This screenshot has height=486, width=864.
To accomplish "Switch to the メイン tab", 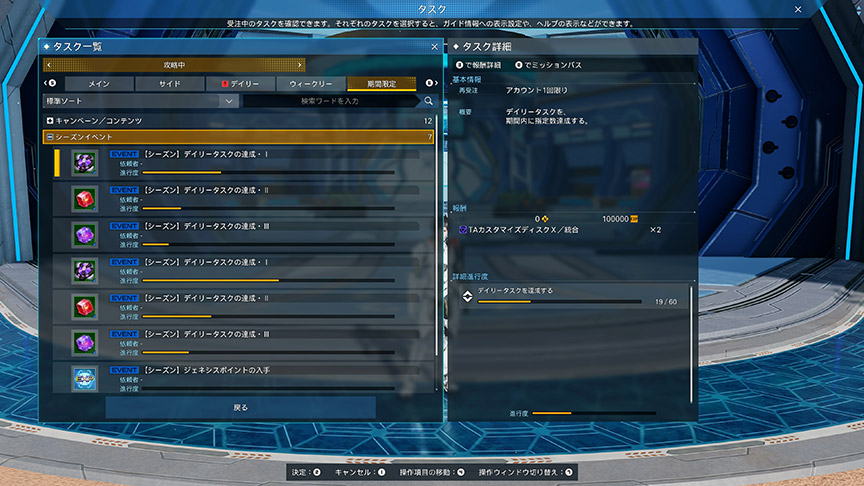I will pos(99,84).
